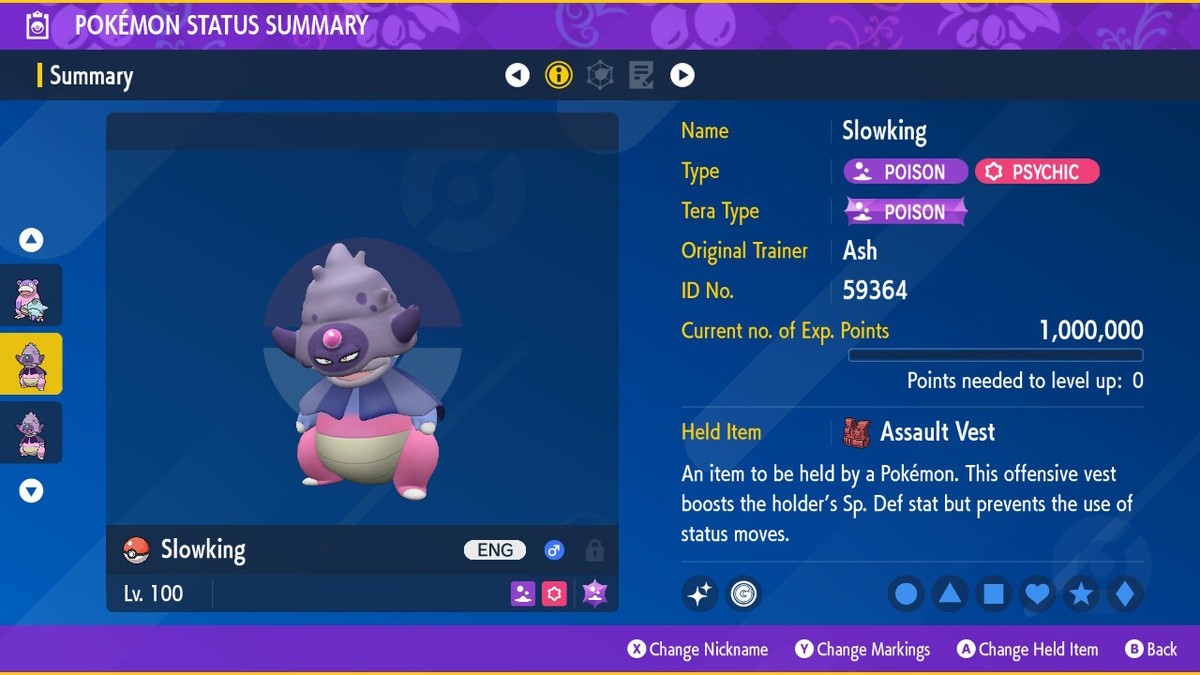Show the next party Pokémon with the down arrow
Image resolution: width=1200 pixels, height=675 pixels.
[x=31, y=491]
